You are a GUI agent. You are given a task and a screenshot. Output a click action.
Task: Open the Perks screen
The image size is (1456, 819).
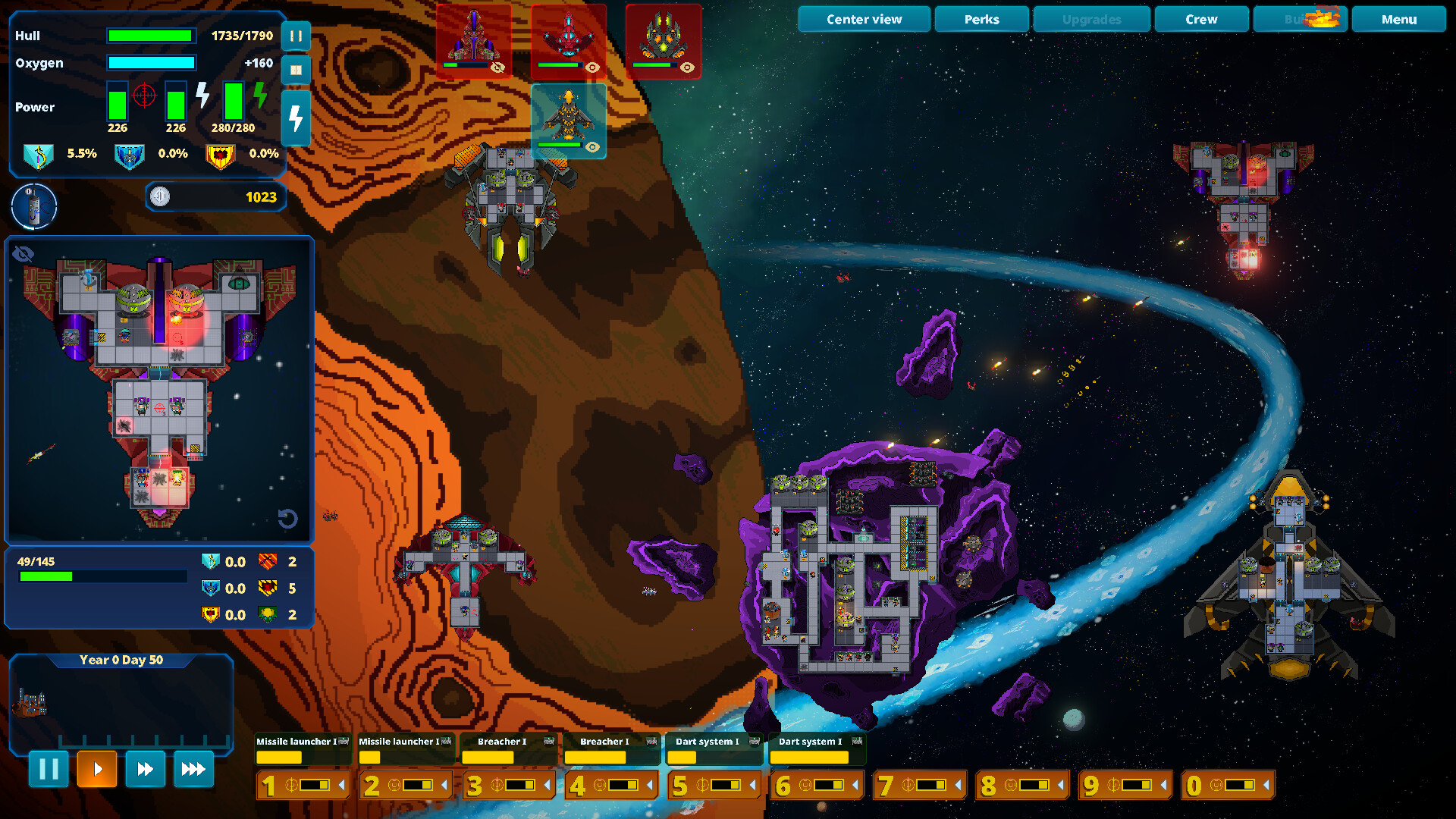click(981, 19)
